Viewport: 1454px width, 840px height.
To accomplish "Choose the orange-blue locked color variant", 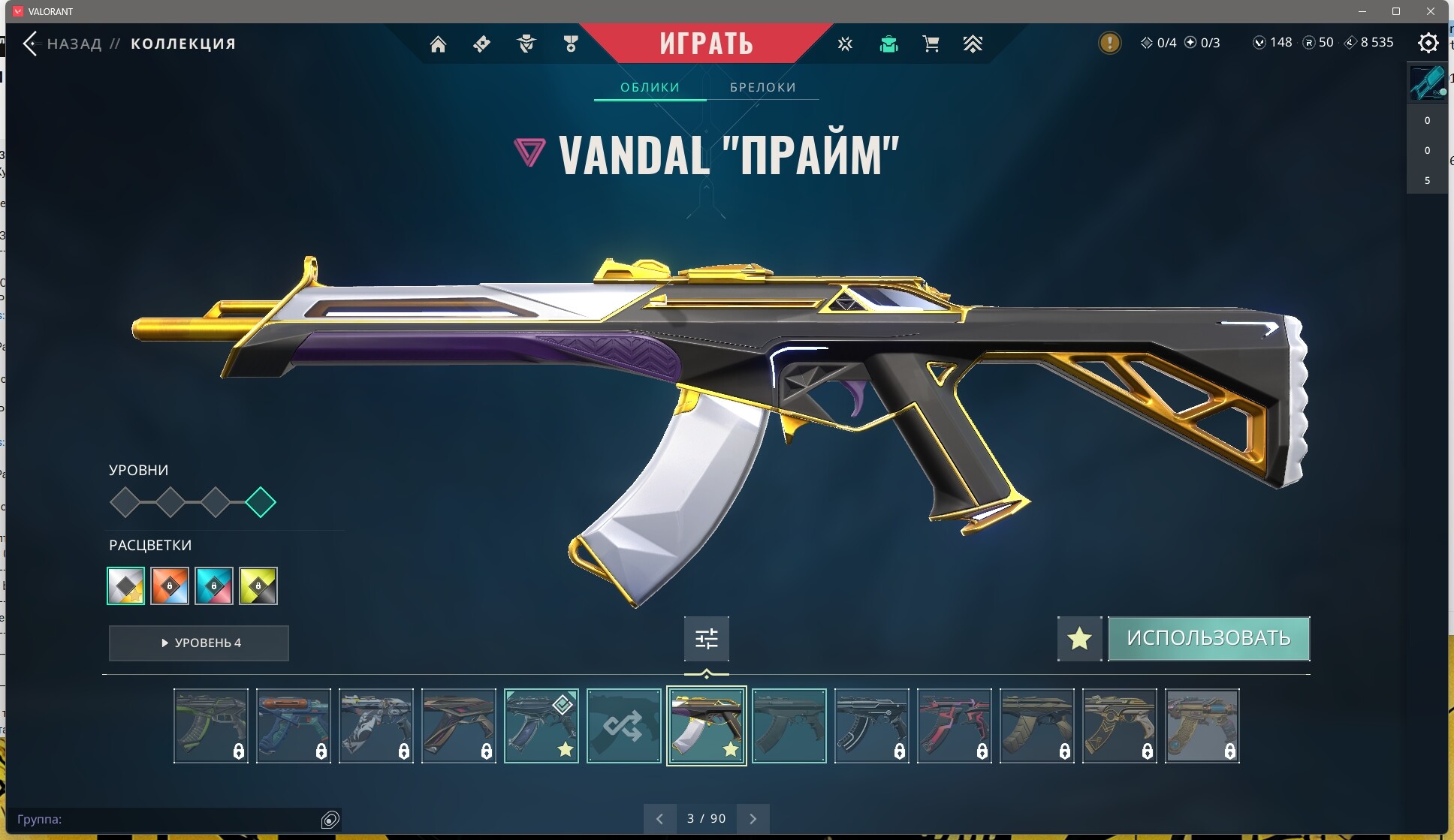I will tap(170, 586).
